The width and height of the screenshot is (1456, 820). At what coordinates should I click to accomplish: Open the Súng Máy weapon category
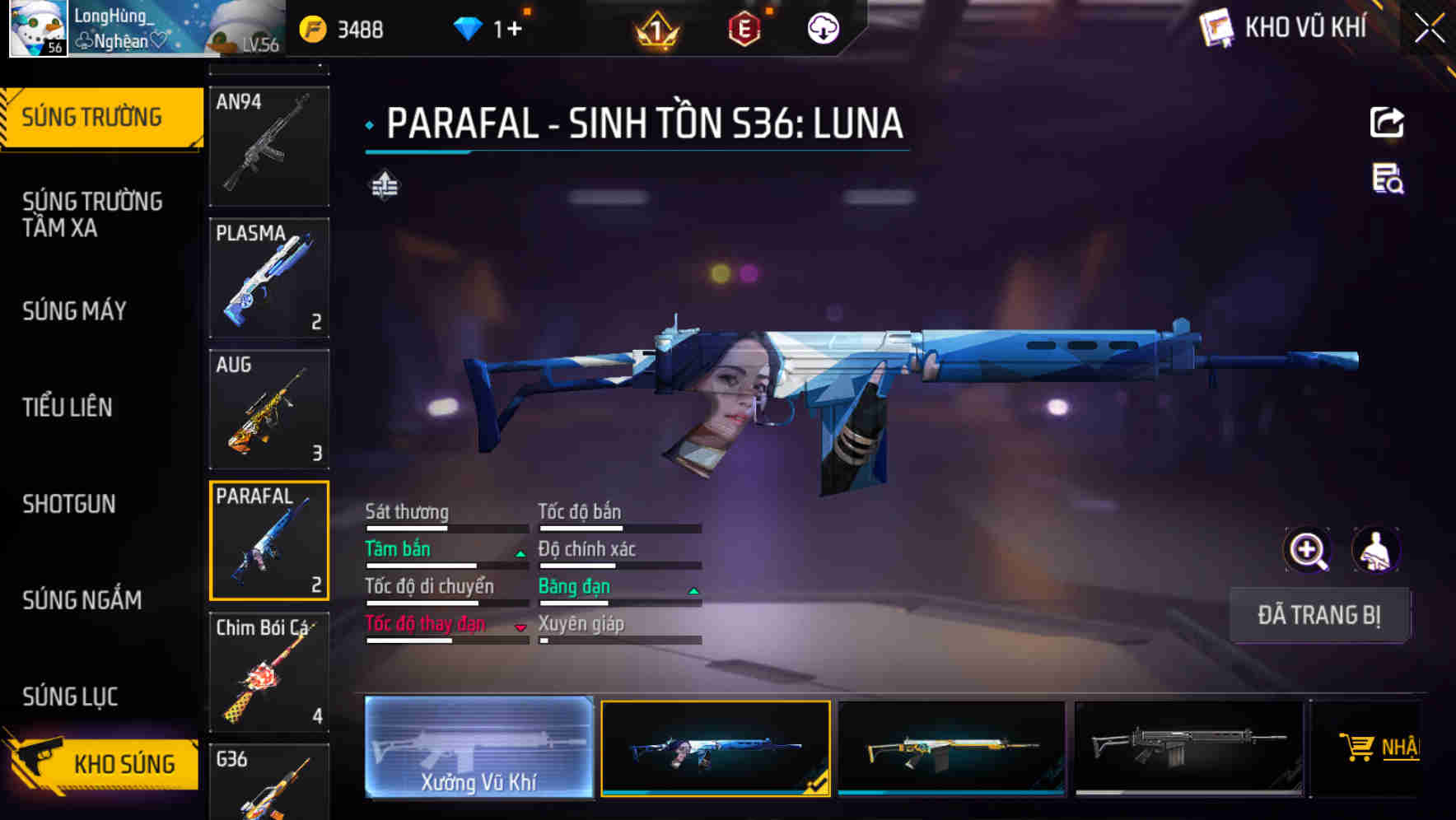pyautogui.click(x=75, y=311)
